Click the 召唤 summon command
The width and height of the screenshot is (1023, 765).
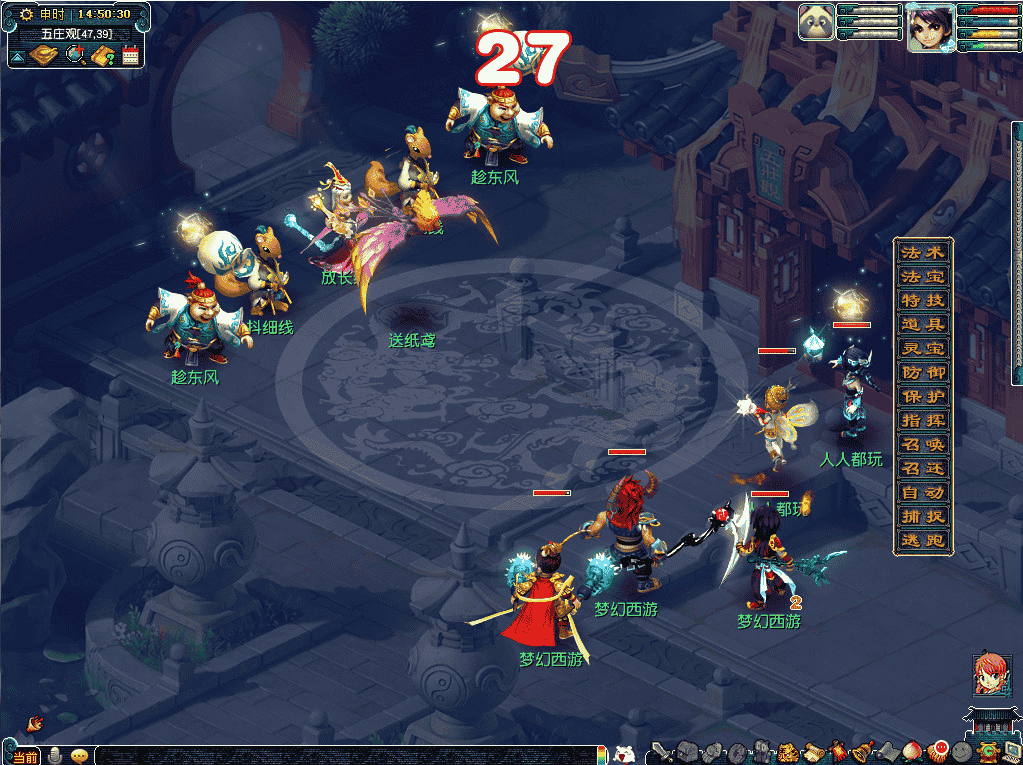[x=921, y=444]
